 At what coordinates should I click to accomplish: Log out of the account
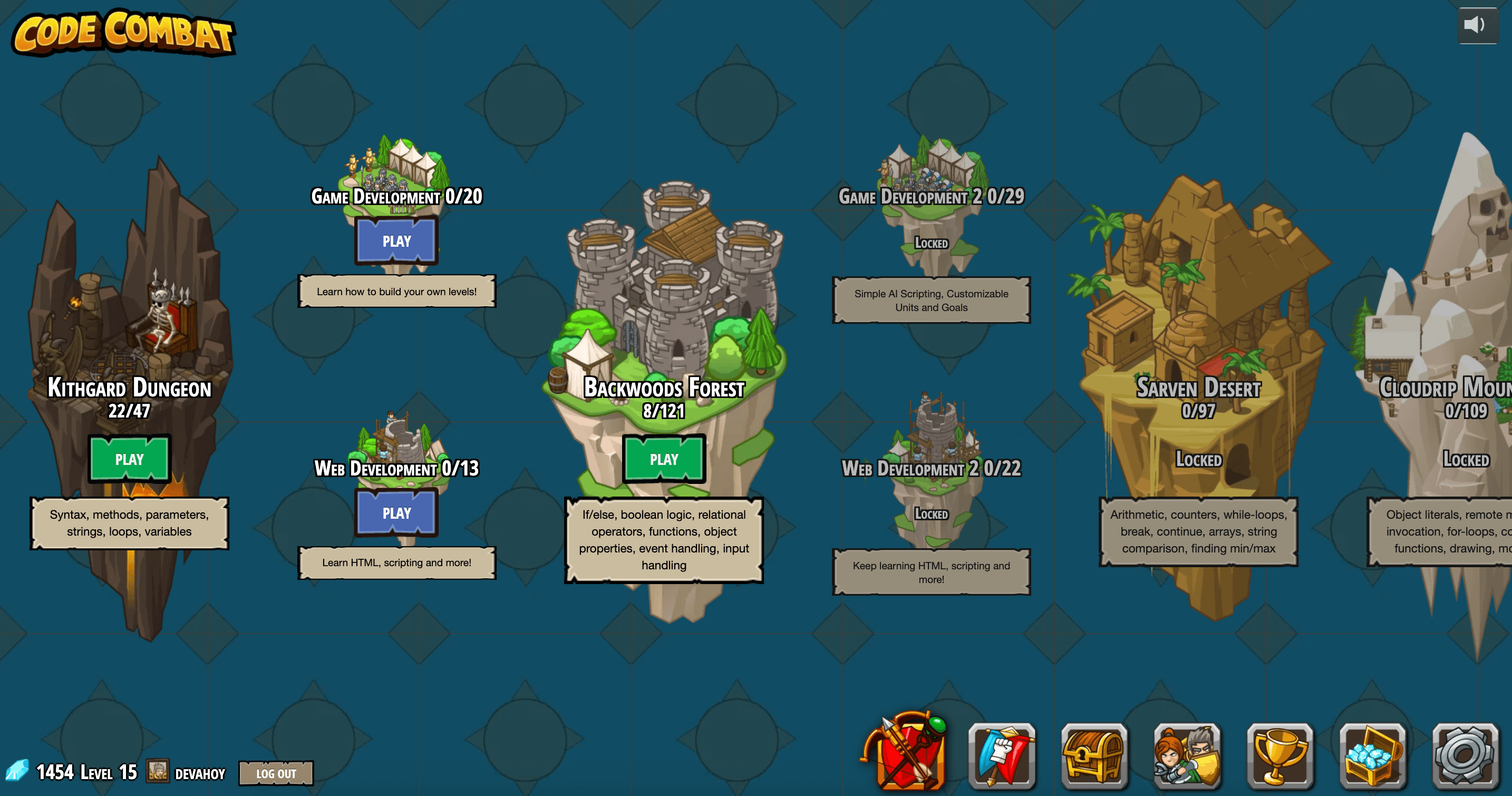click(x=275, y=773)
